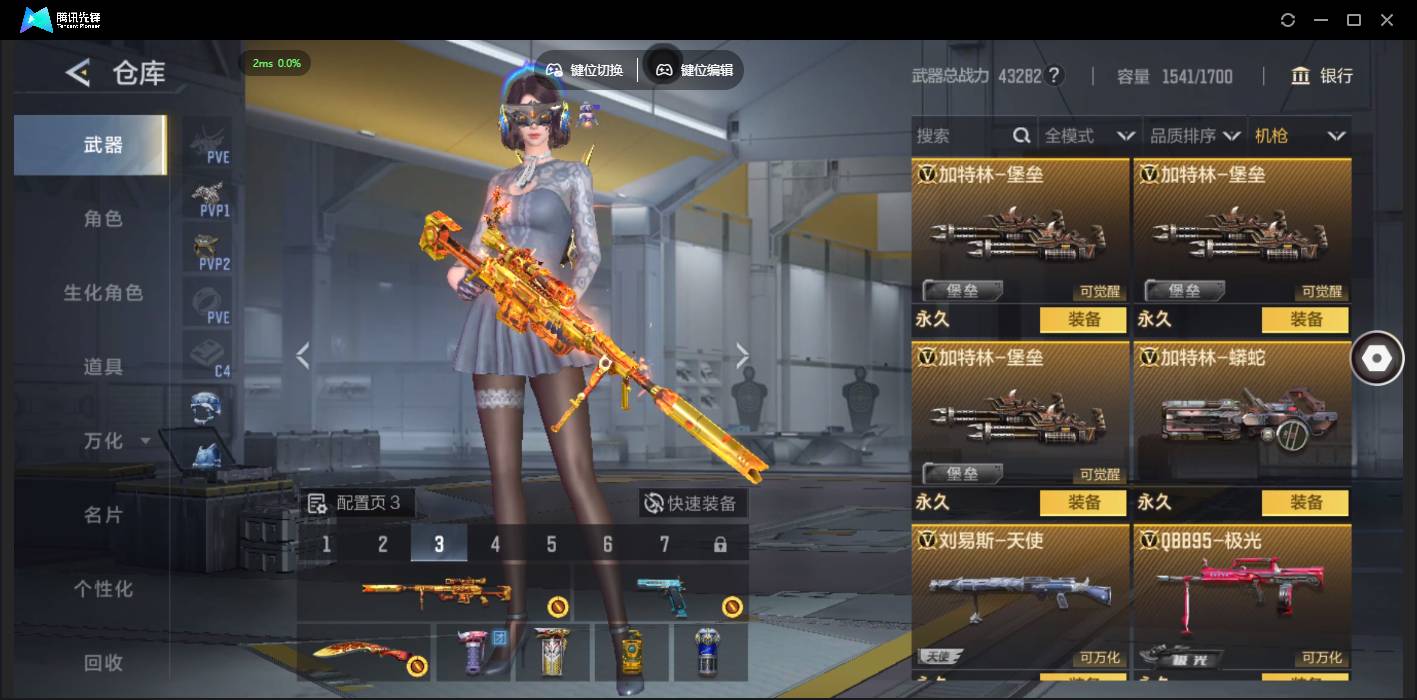Open the 品质排序 sort dropdown

[1195, 136]
